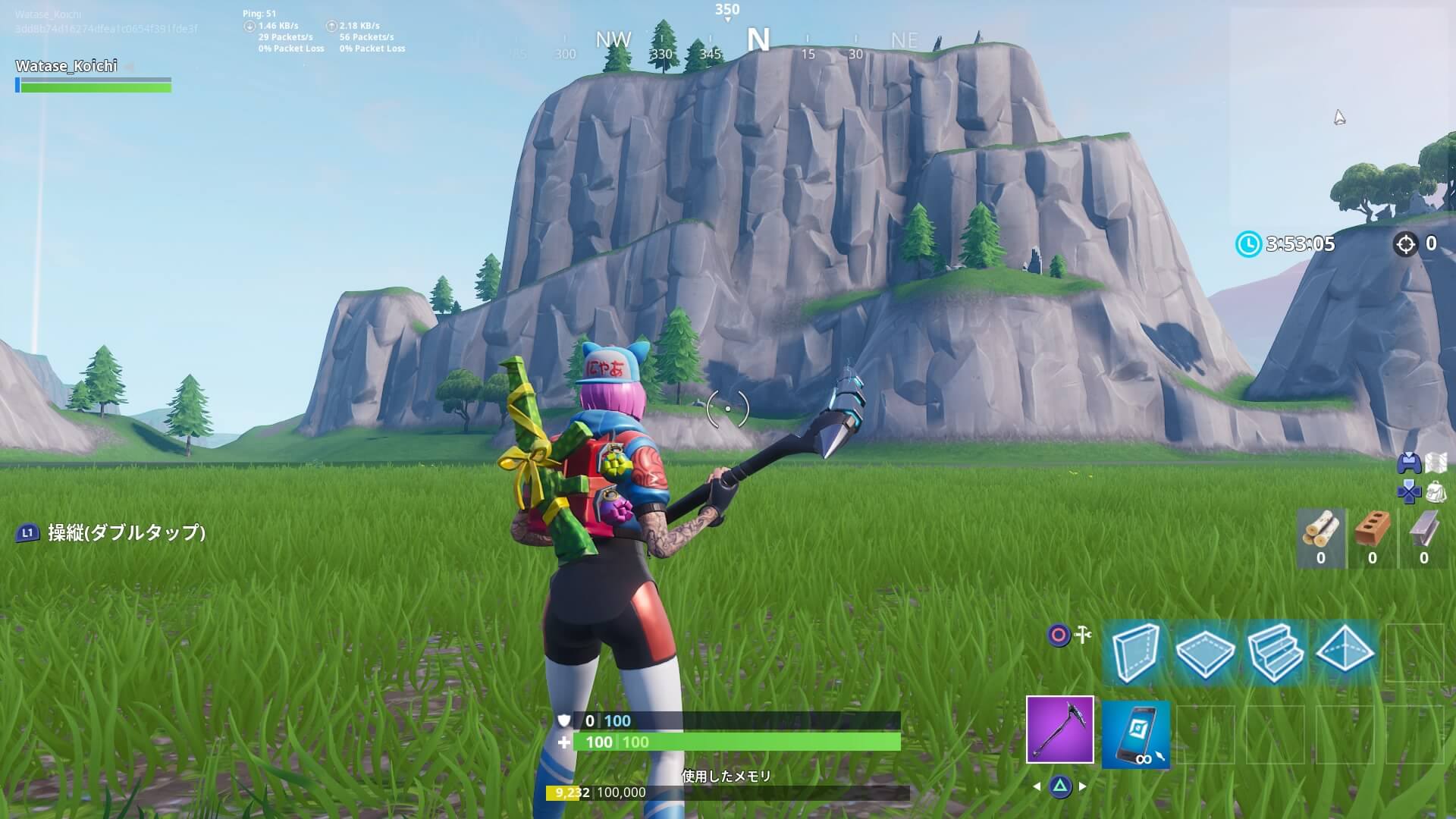Open the backpack inventory icon
This screenshot has width=1456, height=819.
point(1436,493)
